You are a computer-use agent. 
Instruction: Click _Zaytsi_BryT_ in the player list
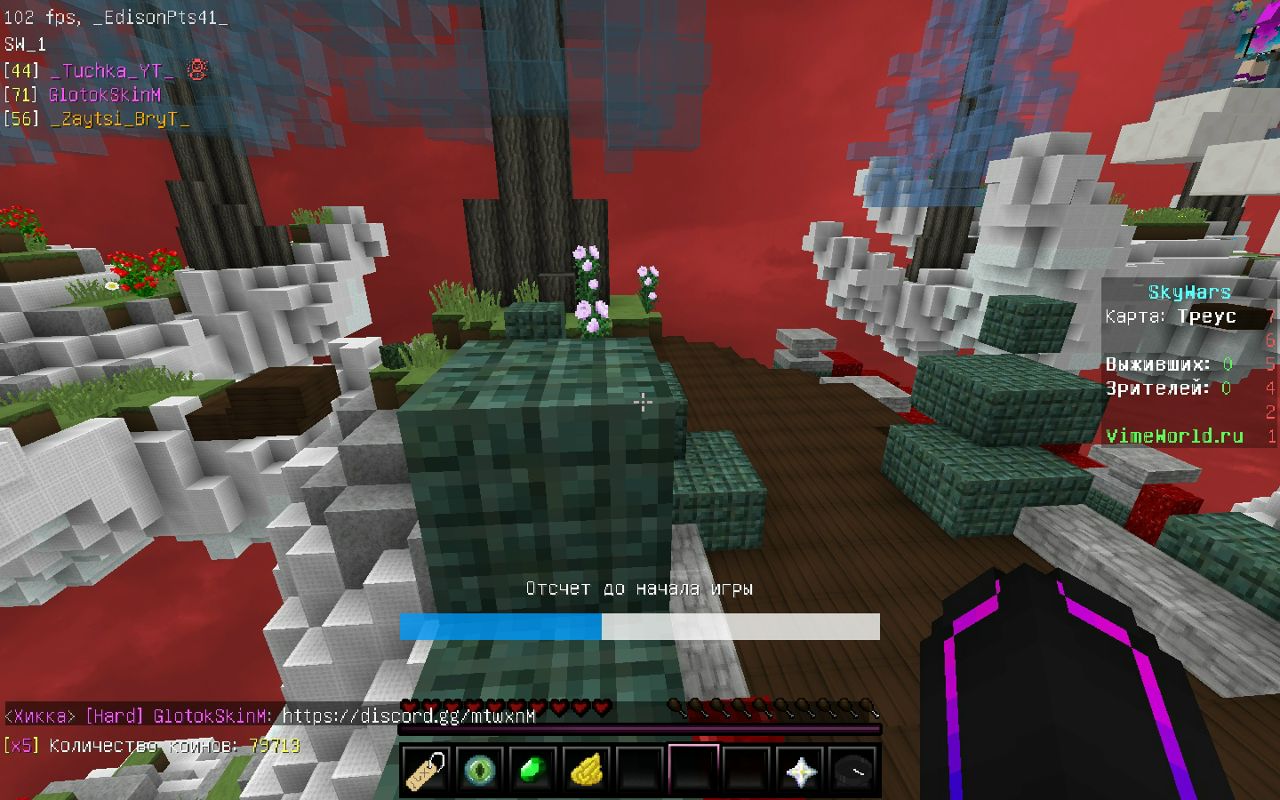tap(119, 118)
